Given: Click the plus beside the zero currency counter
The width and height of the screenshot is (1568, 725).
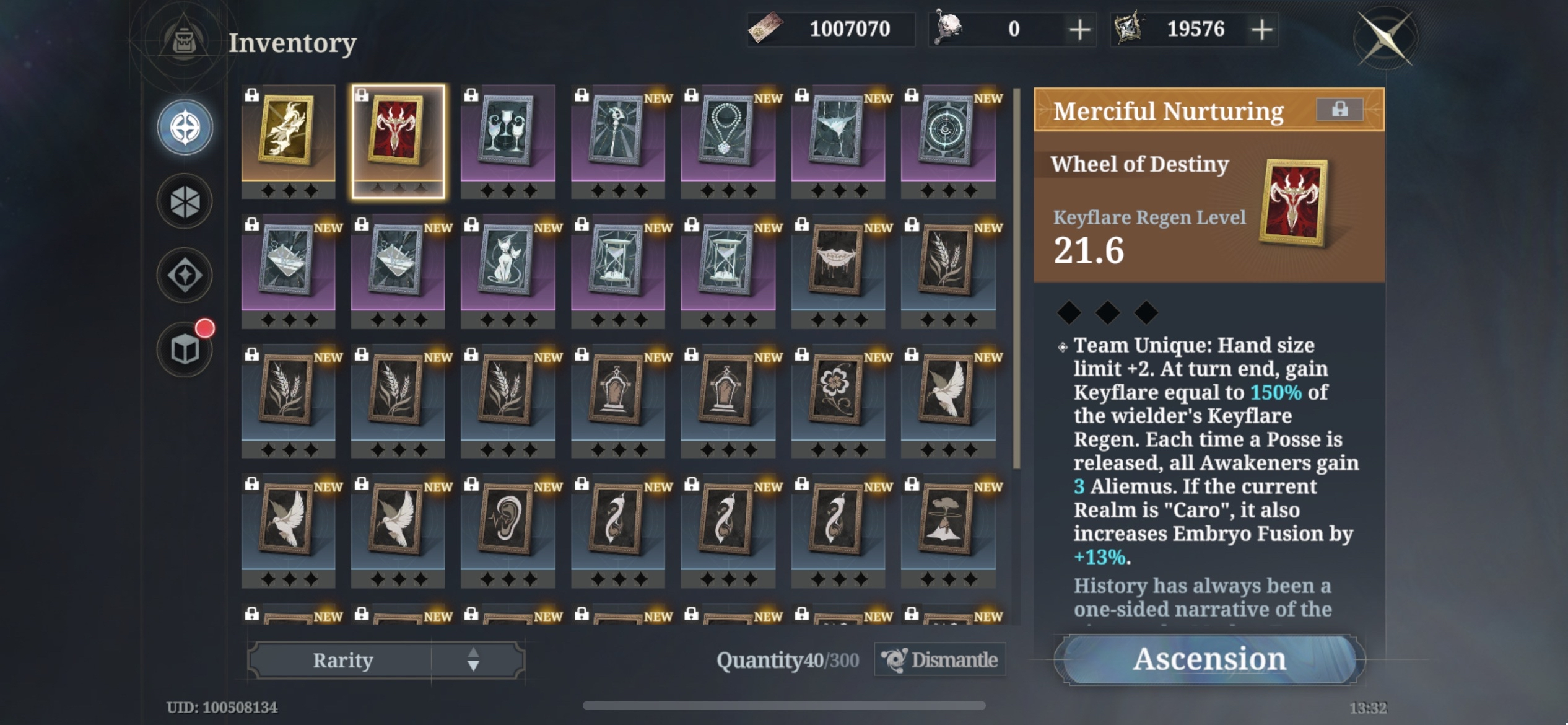Looking at the screenshot, I should coord(1080,28).
